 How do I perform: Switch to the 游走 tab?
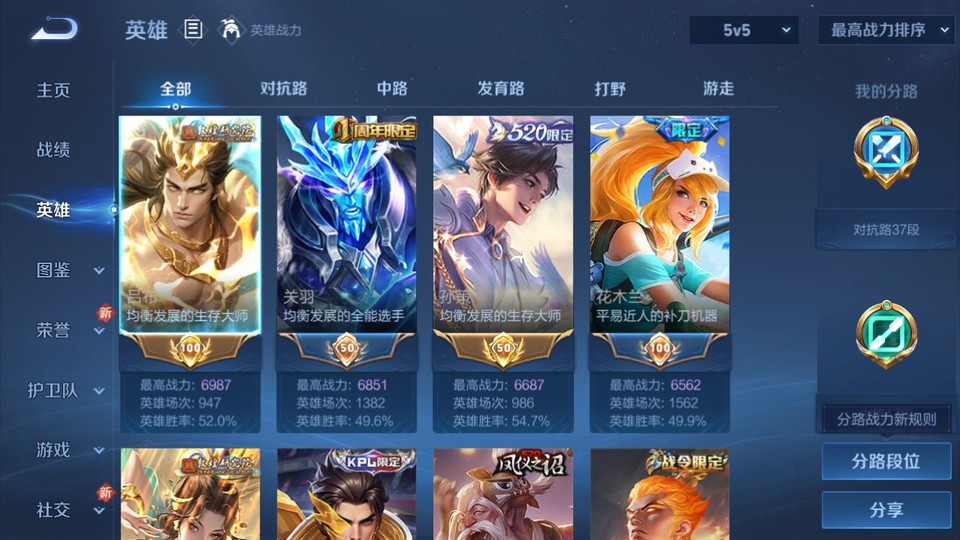click(x=718, y=88)
